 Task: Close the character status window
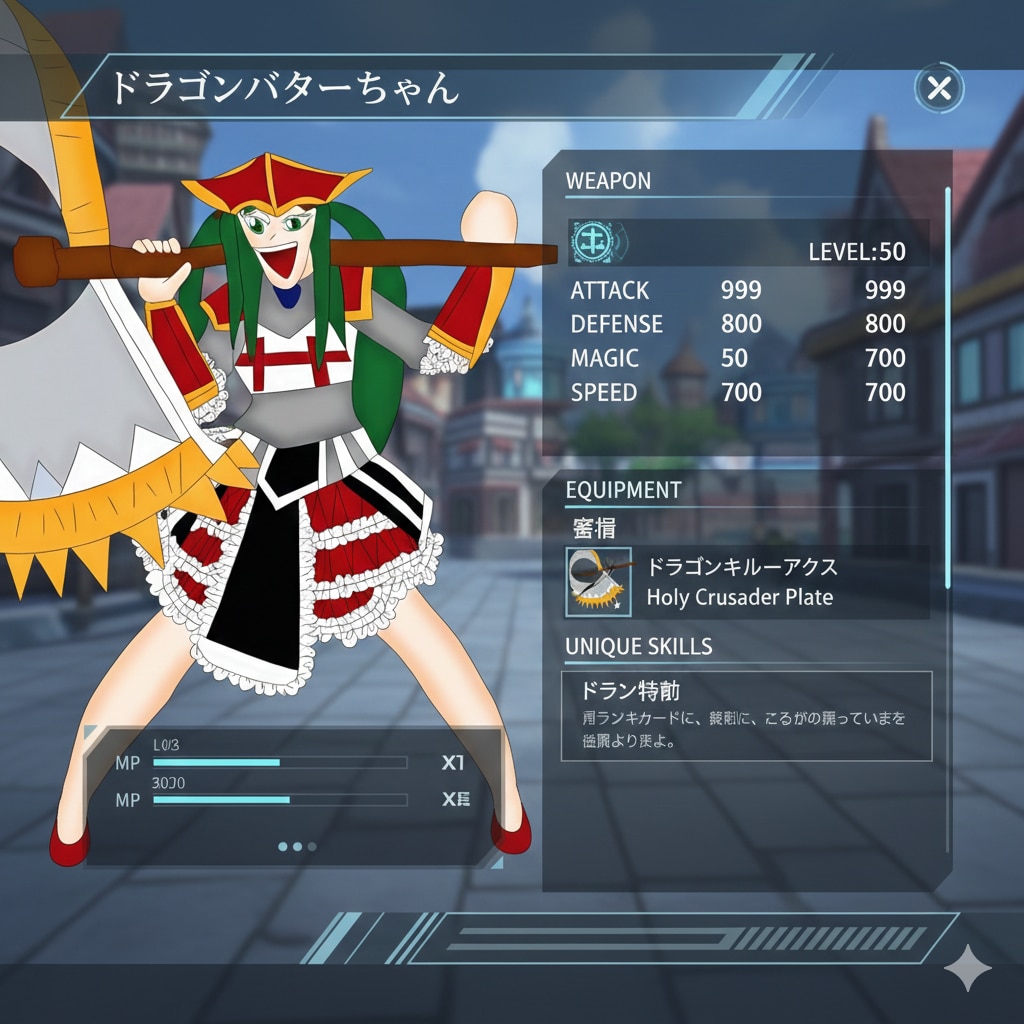pyautogui.click(x=939, y=89)
